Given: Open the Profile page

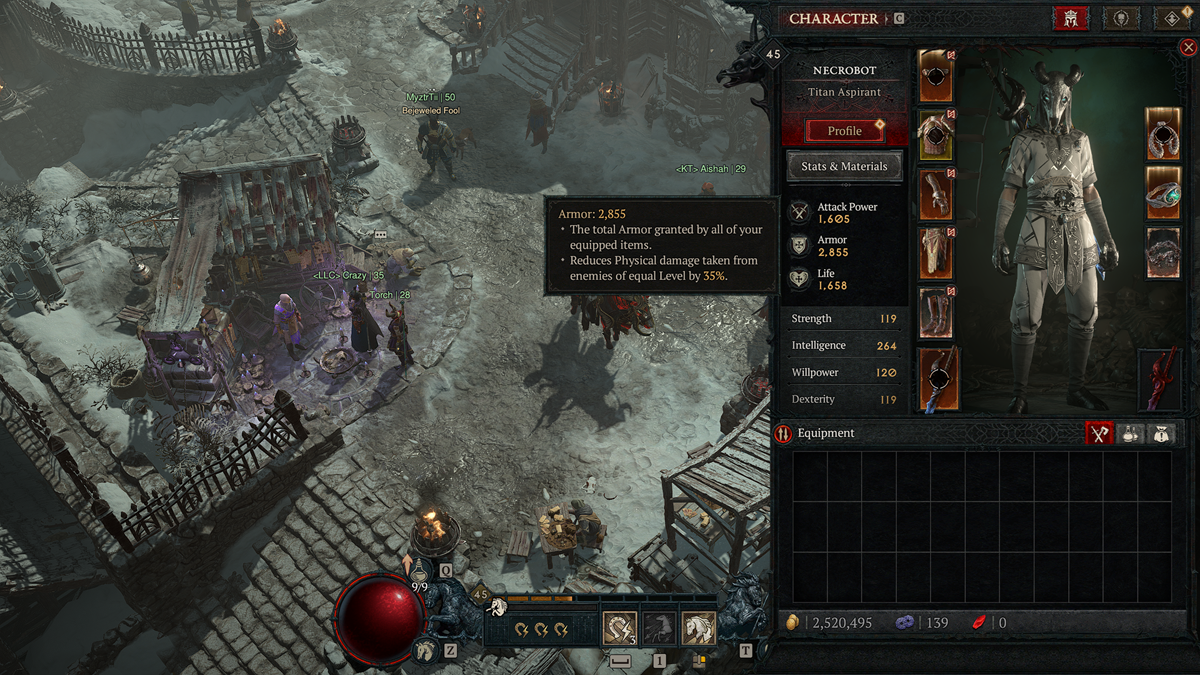Looking at the screenshot, I should point(844,131).
